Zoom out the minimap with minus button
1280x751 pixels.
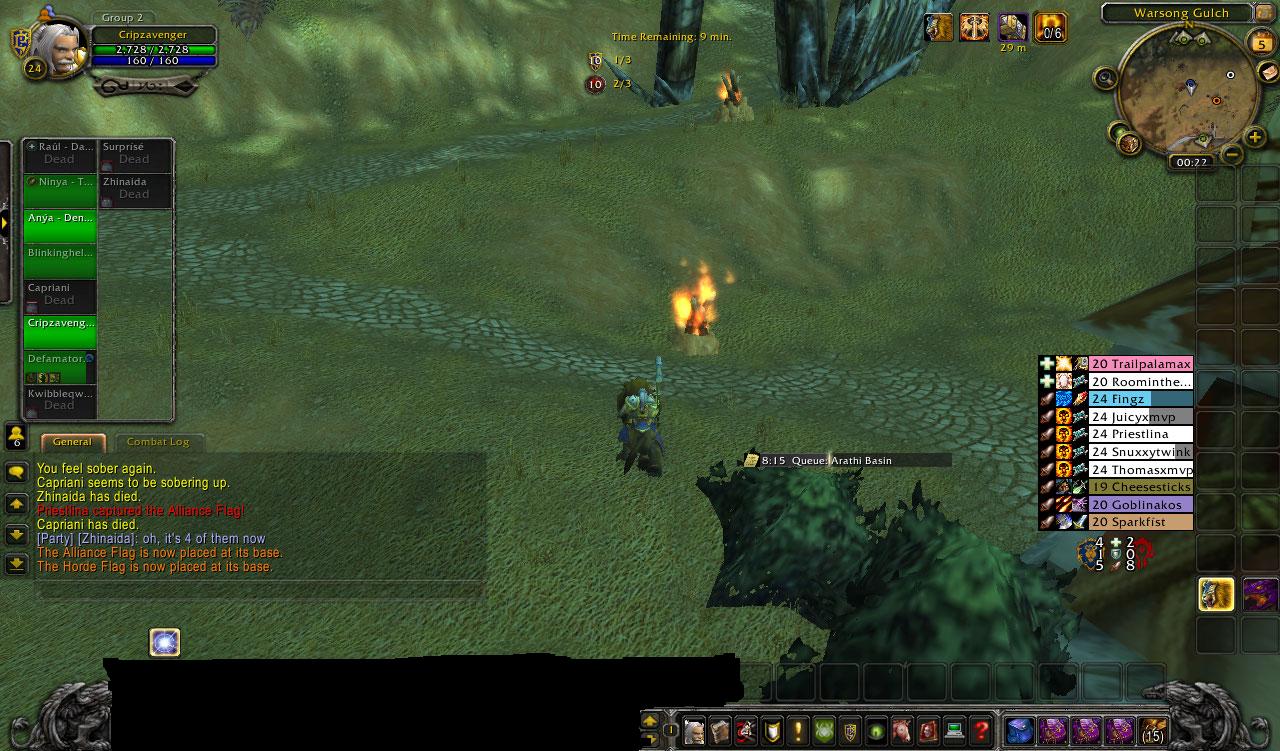[x=1232, y=154]
